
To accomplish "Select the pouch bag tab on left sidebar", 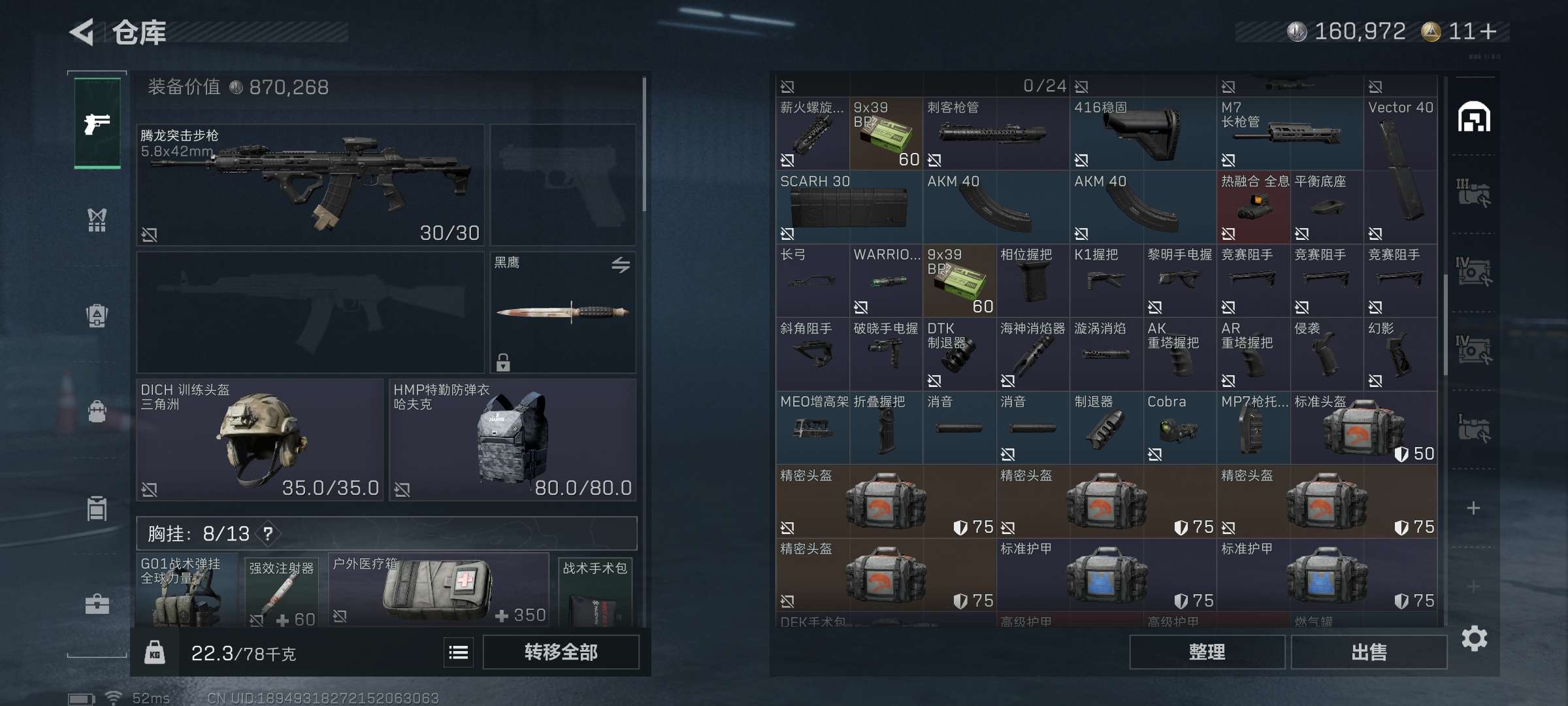I will point(97,411).
